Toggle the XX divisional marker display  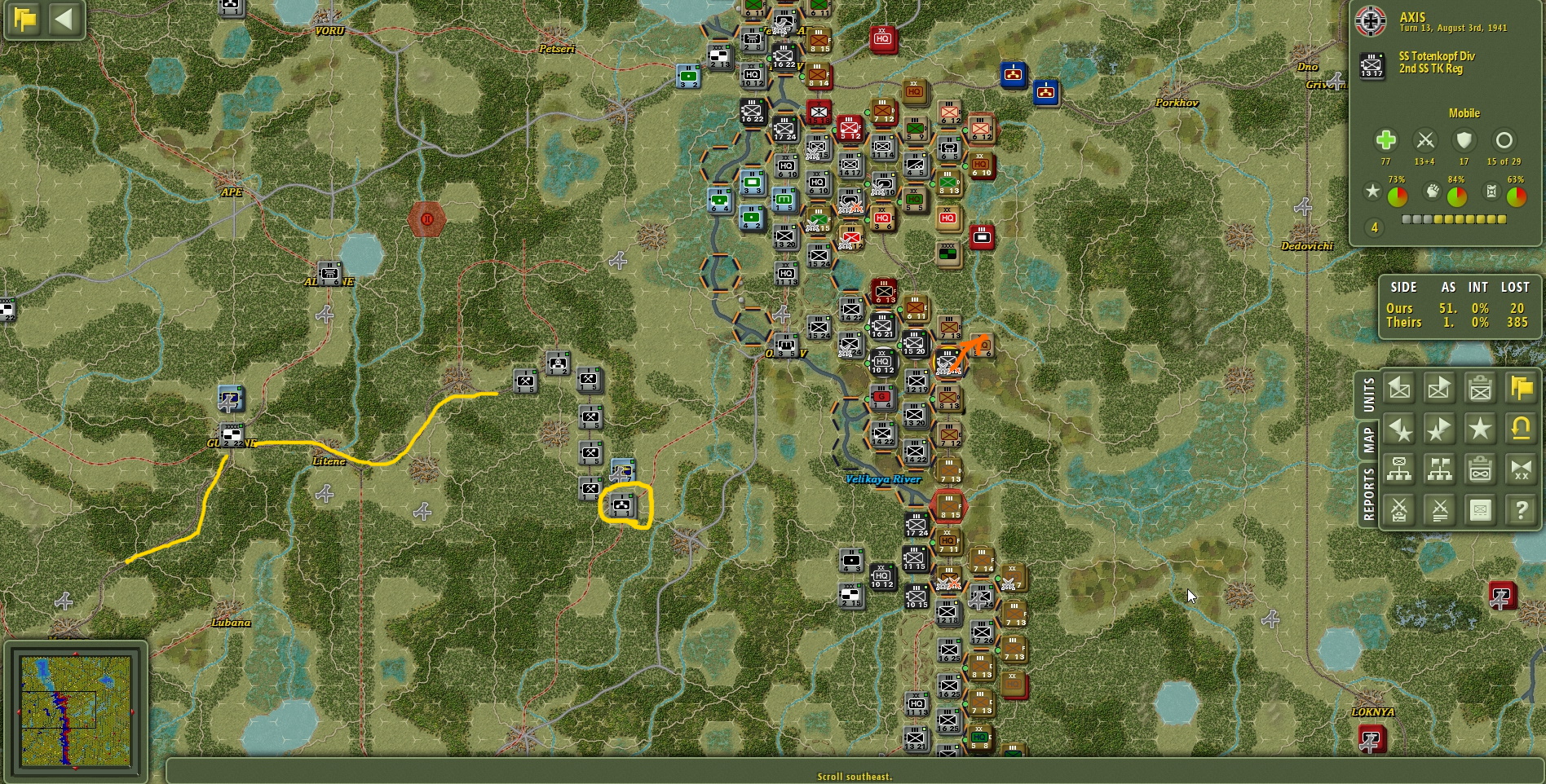coord(1520,469)
